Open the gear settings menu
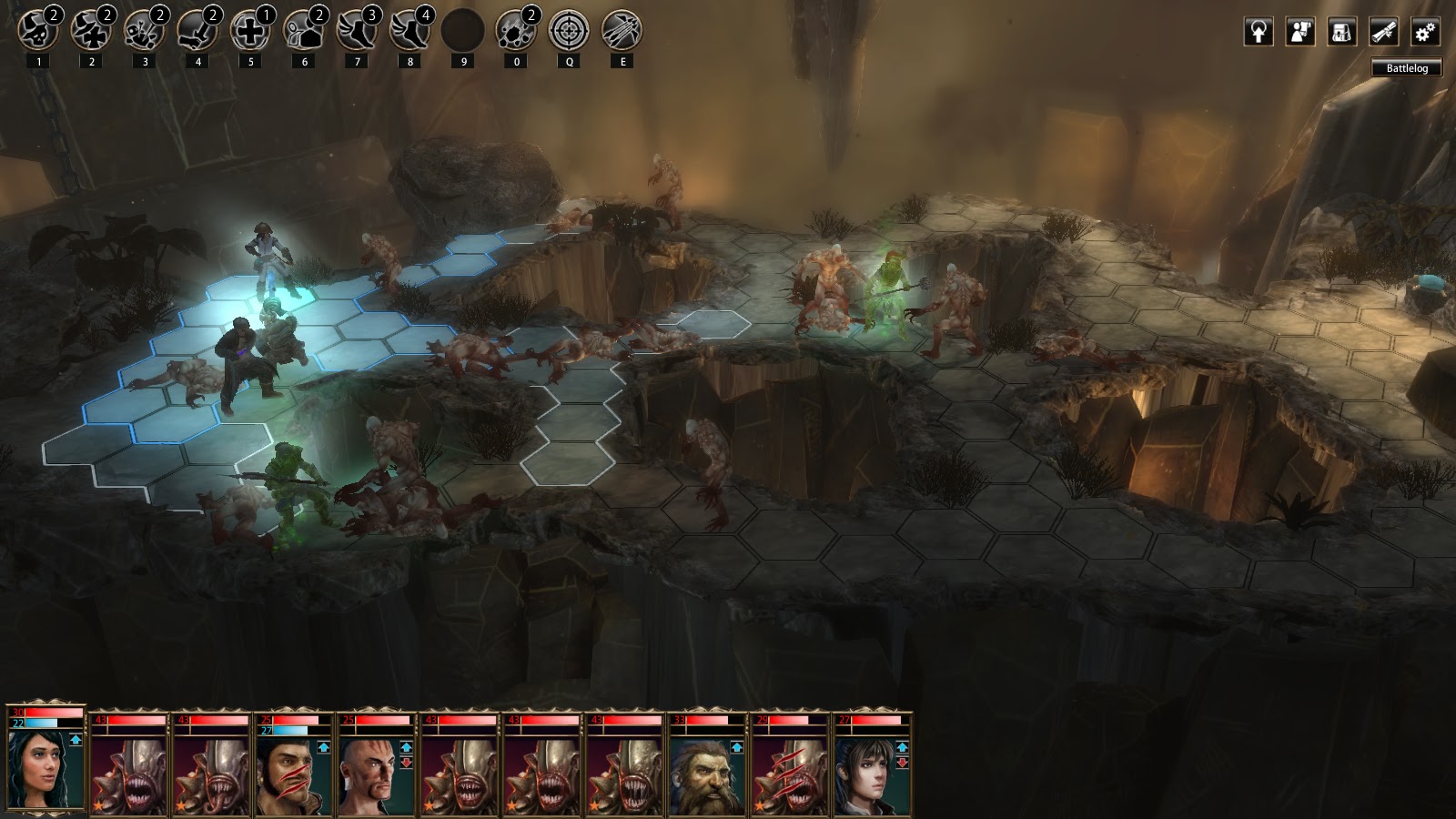1456x819 pixels. click(1425, 32)
